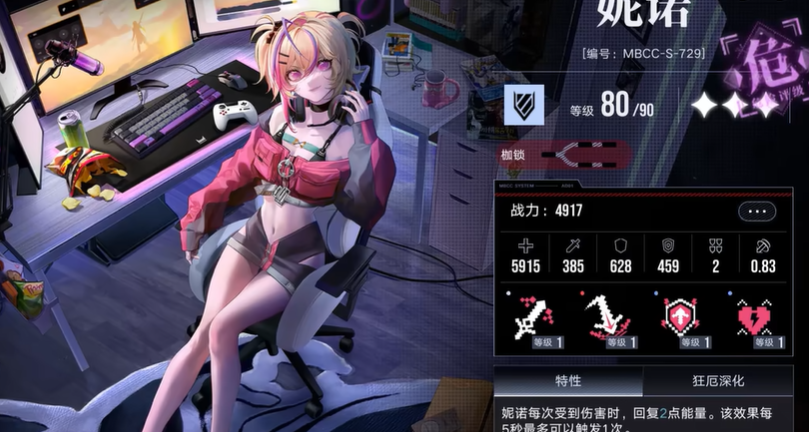Open the 等级 80/90 level display

click(613, 106)
